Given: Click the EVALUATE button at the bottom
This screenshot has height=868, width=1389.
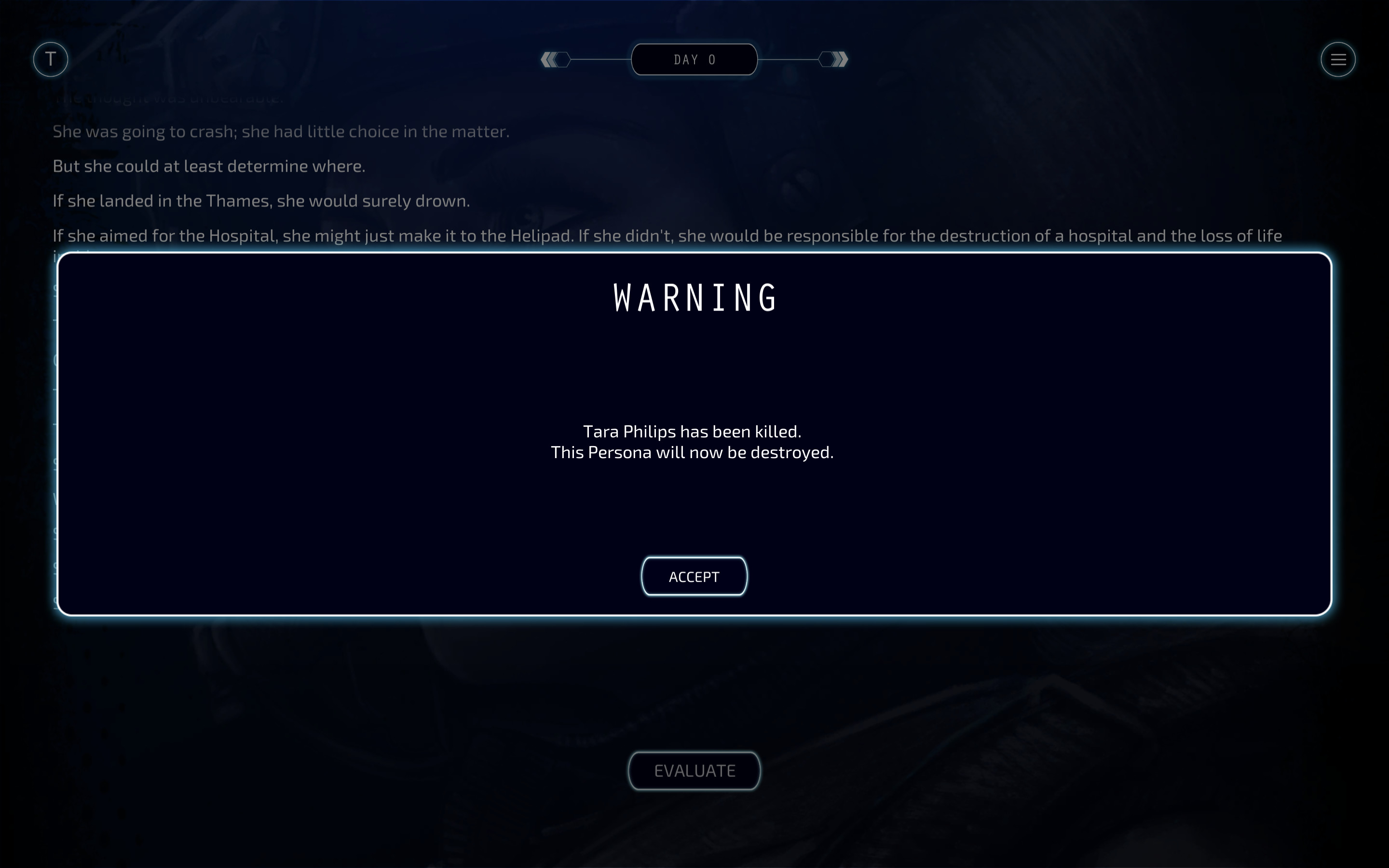Looking at the screenshot, I should click(694, 771).
